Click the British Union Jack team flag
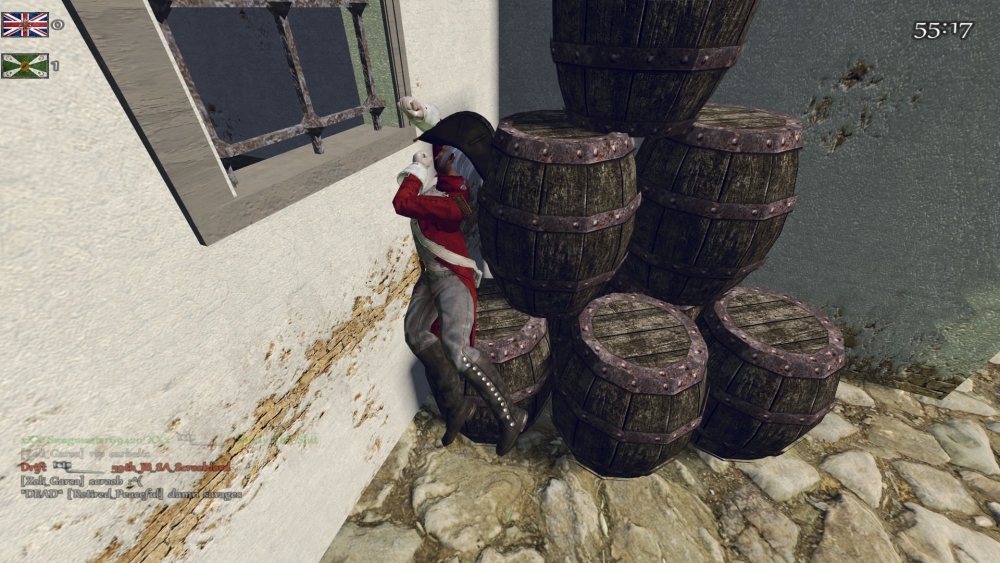Screen dimensions: 1000x563 (25, 25)
